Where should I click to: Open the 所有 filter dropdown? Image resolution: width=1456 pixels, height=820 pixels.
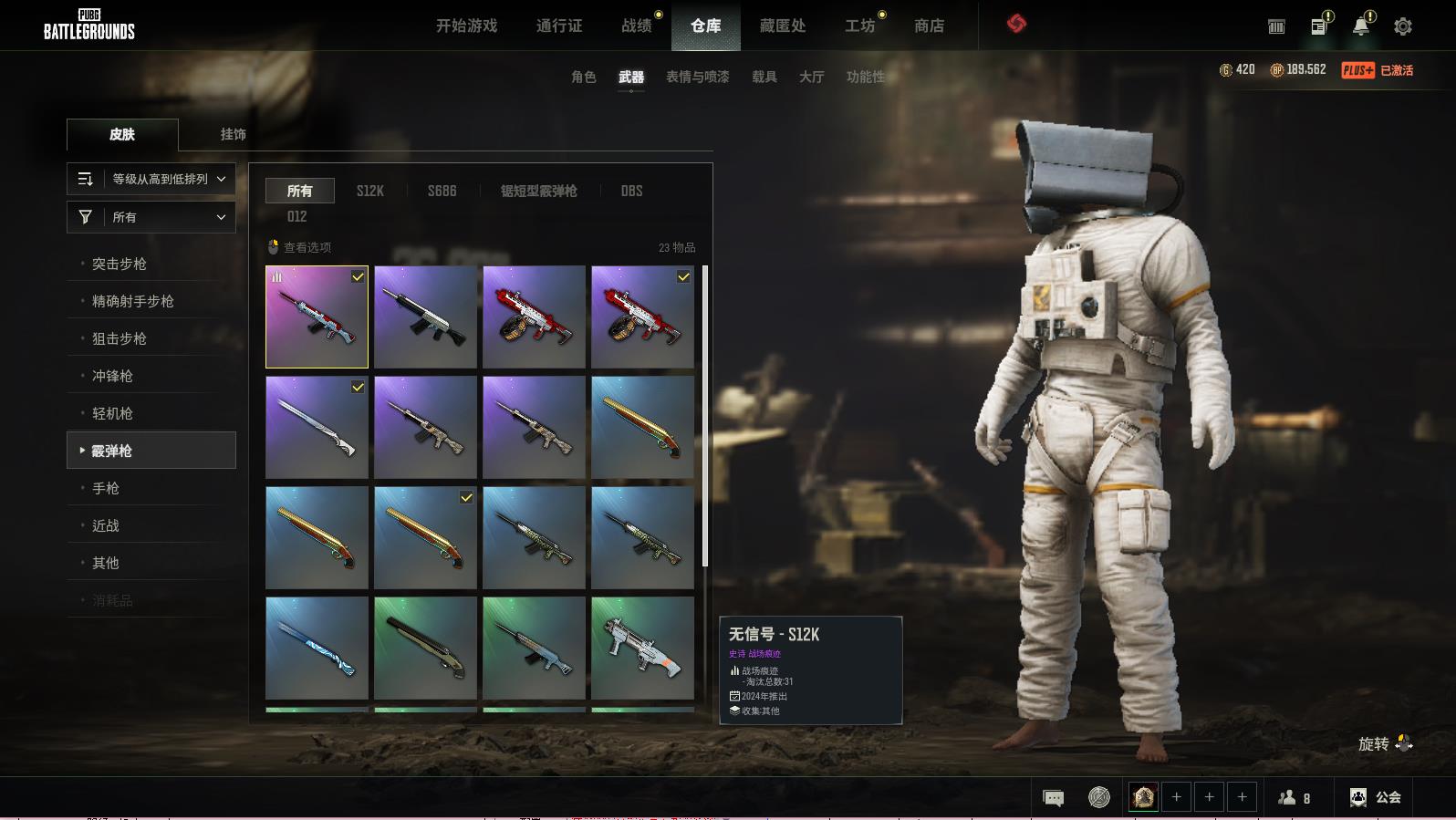coord(151,217)
